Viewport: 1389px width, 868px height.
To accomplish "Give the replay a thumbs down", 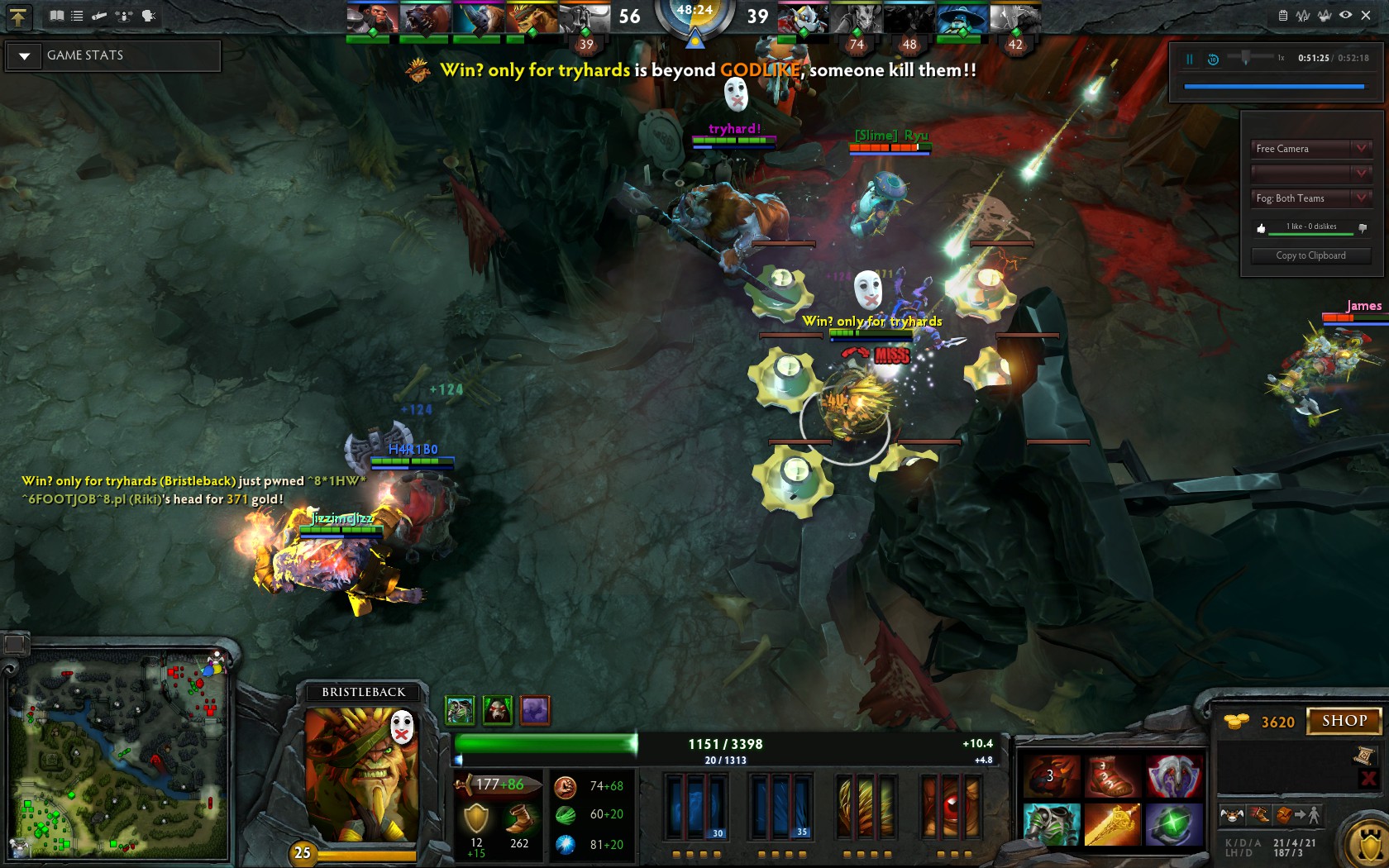I will pos(1363,227).
